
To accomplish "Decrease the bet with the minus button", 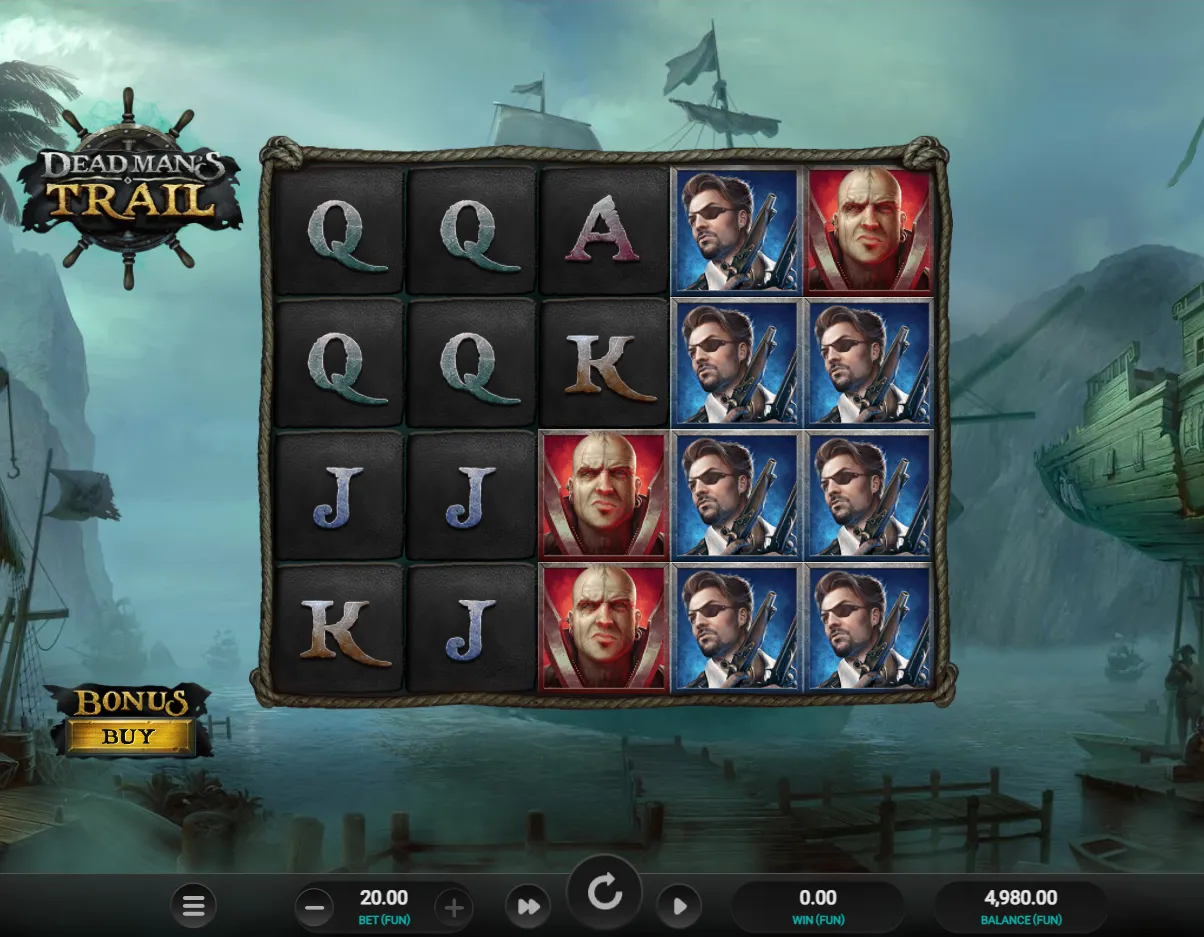I will (x=314, y=908).
